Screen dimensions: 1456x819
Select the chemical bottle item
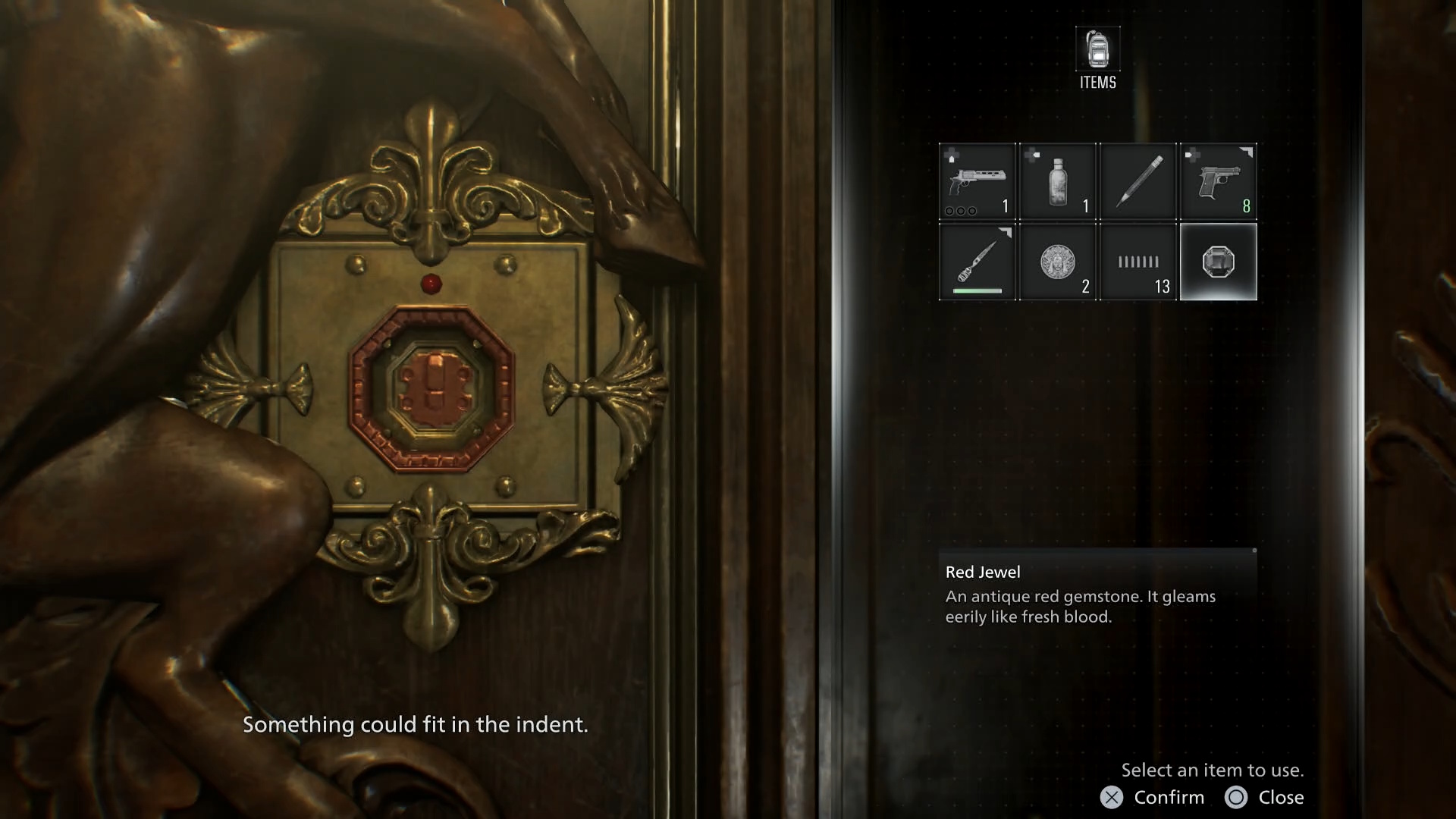point(1058,182)
